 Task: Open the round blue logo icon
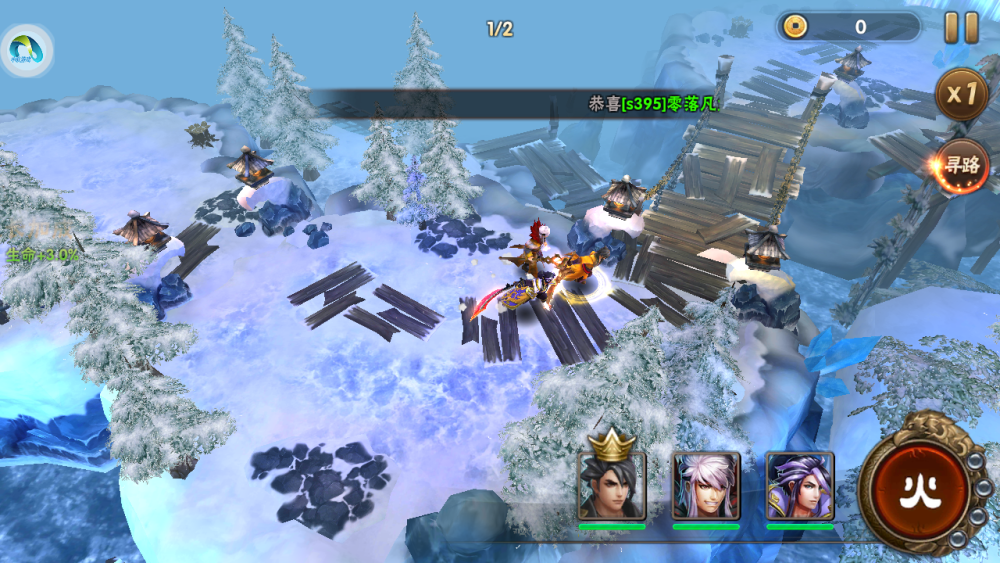point(26,49)
